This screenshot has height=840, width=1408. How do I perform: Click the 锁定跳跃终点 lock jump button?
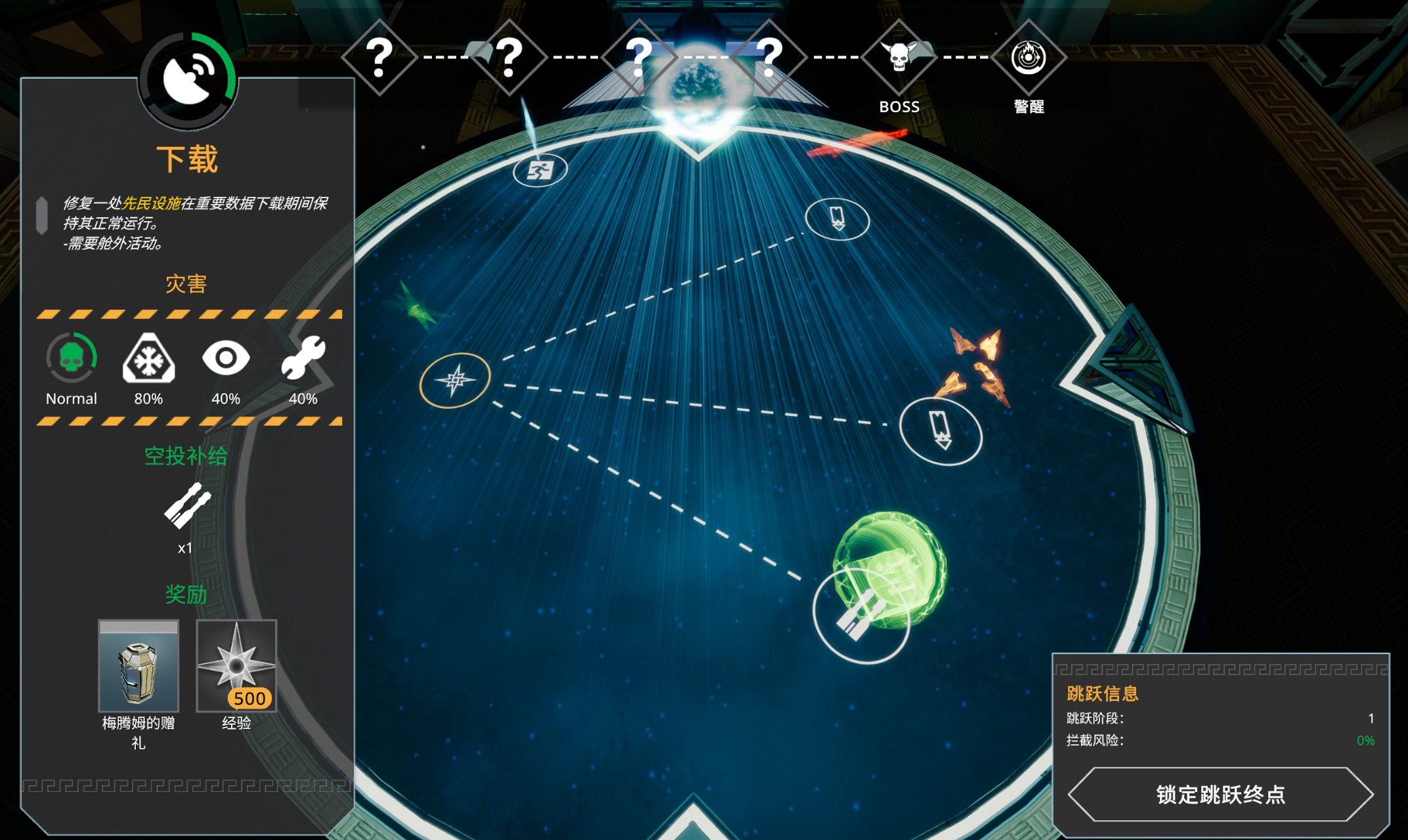pos(1220,795)
